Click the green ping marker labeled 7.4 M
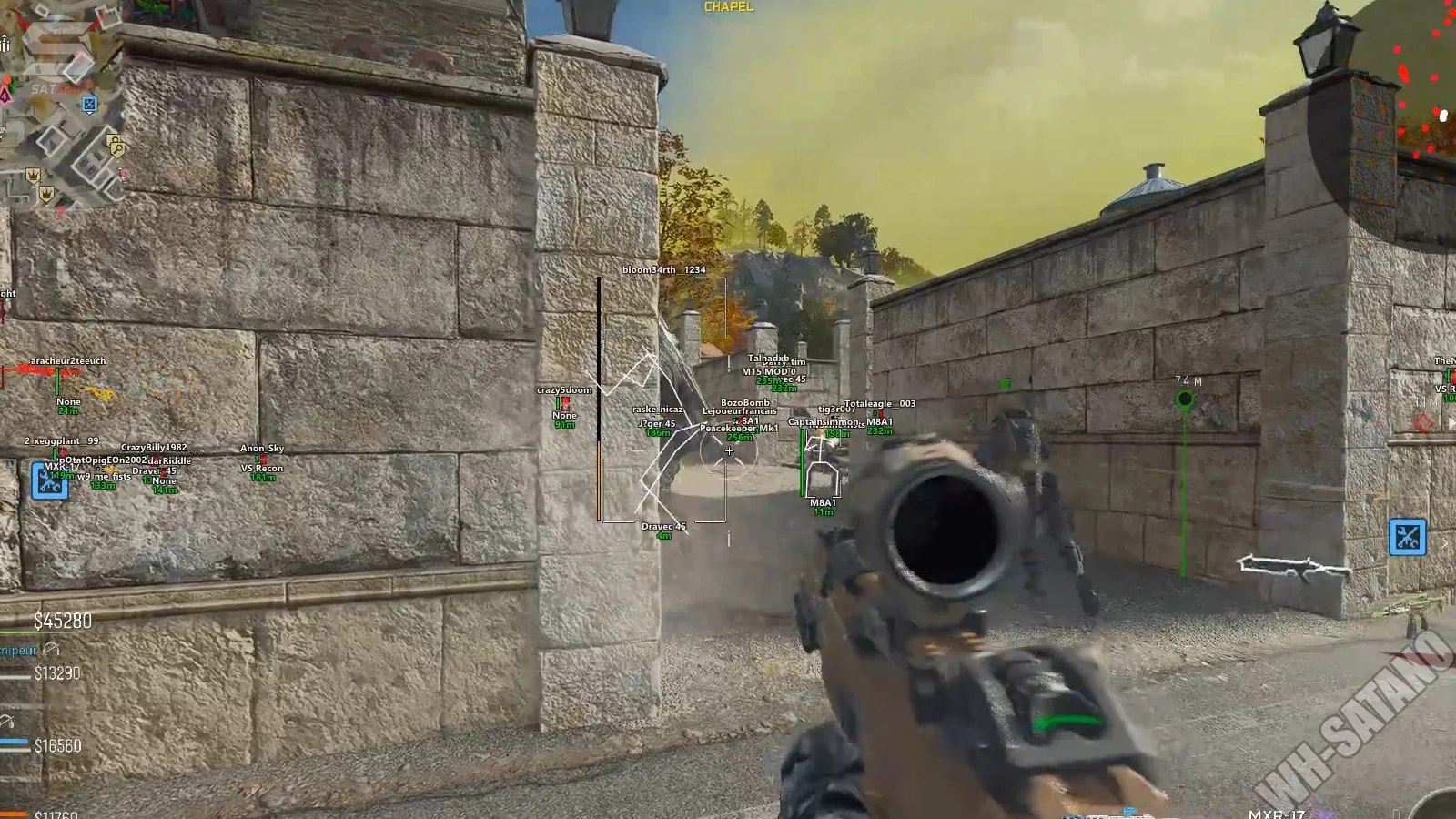The width and height of the screenshot is (1456, 819). tap(1184, 399)
